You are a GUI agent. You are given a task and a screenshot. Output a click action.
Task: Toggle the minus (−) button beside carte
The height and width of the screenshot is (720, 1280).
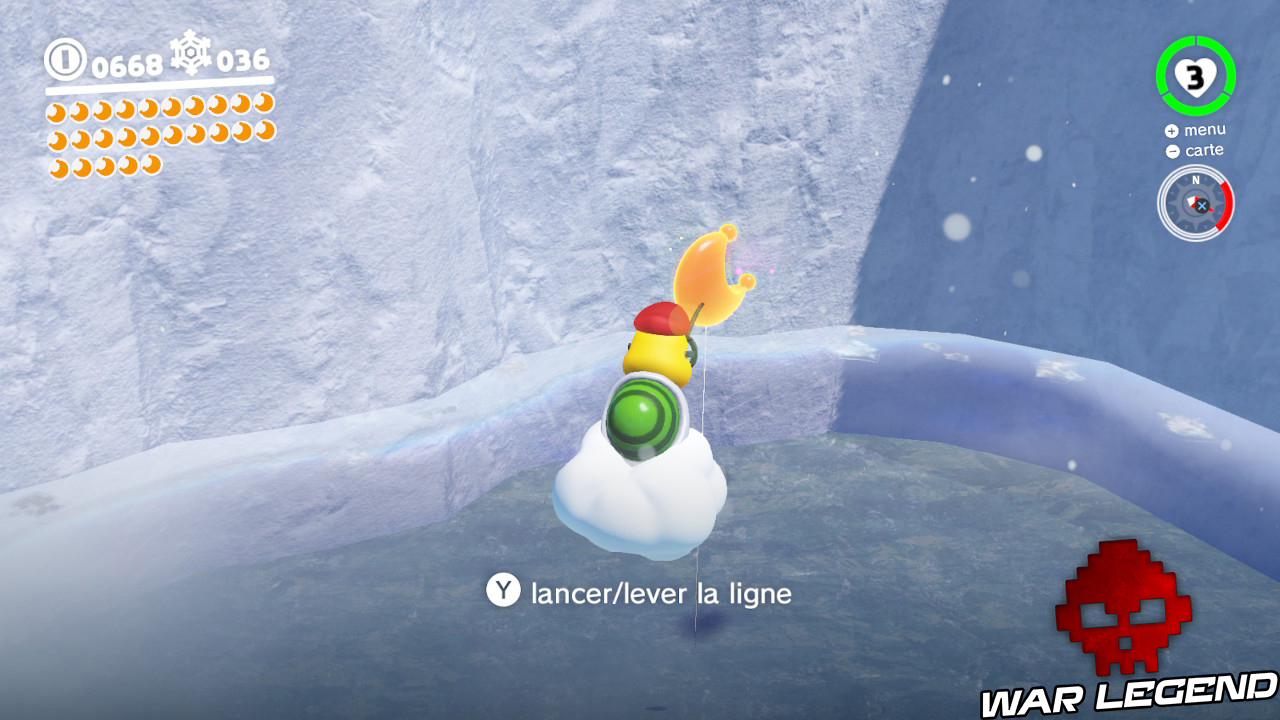[x=1172, y=151]
